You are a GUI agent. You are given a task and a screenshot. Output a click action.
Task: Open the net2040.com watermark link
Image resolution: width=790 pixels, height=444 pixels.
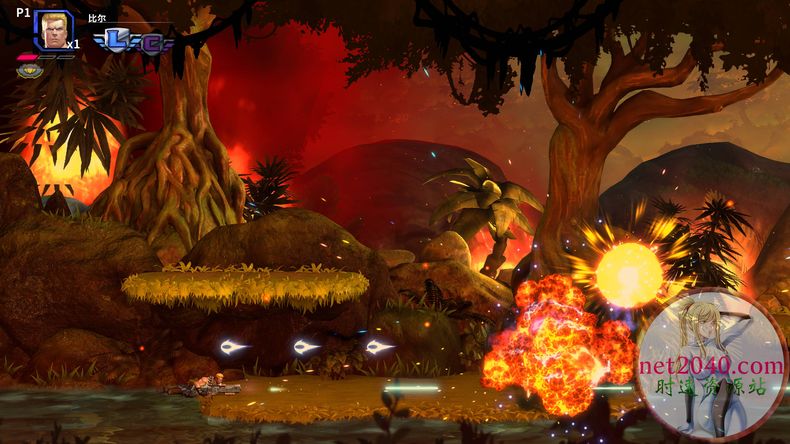tap(712, 366)
